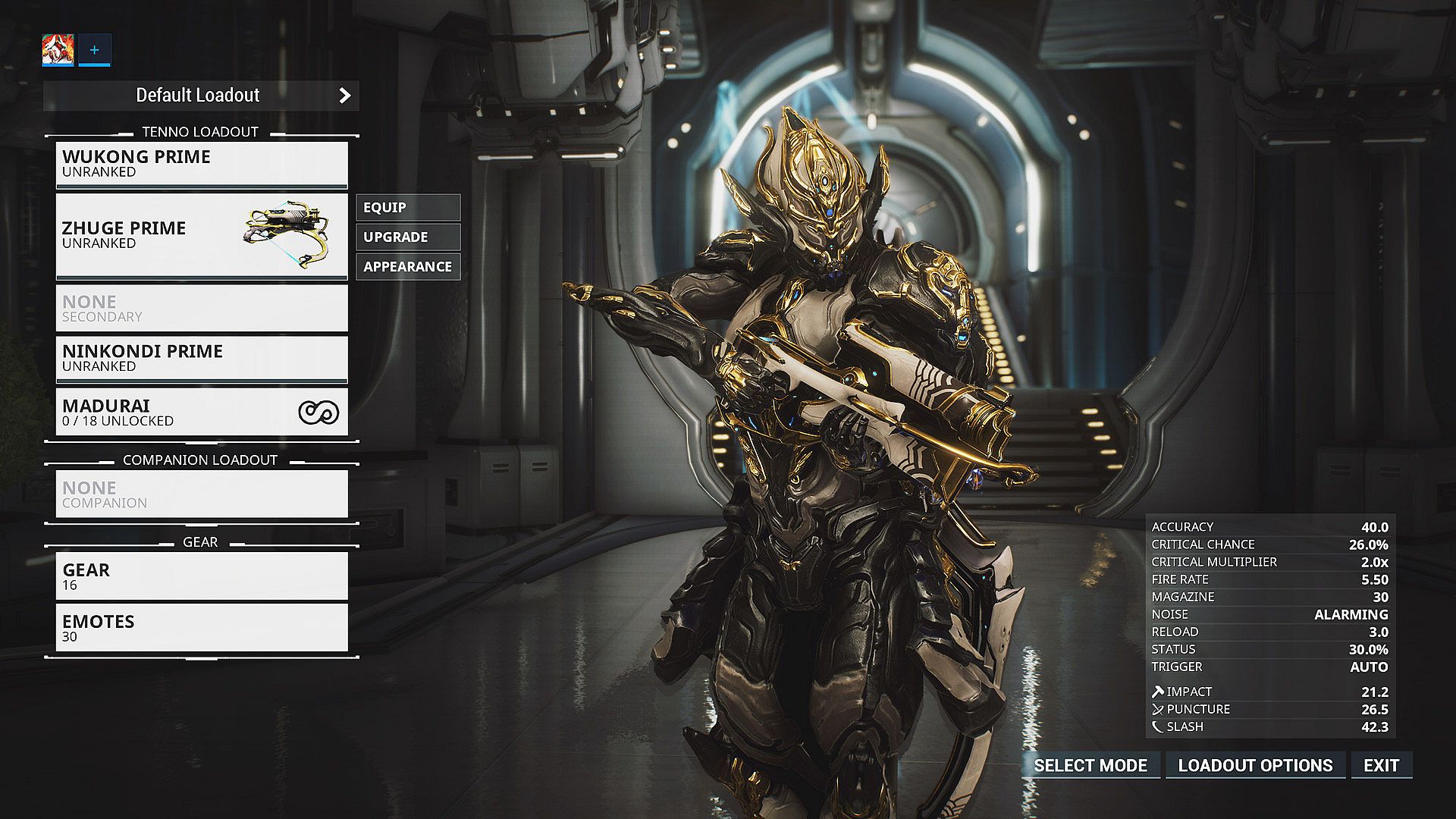Choose the Ninkondi Prime melee slot
The height and width of the screenshot is (819, 1456).
[202, 358]
